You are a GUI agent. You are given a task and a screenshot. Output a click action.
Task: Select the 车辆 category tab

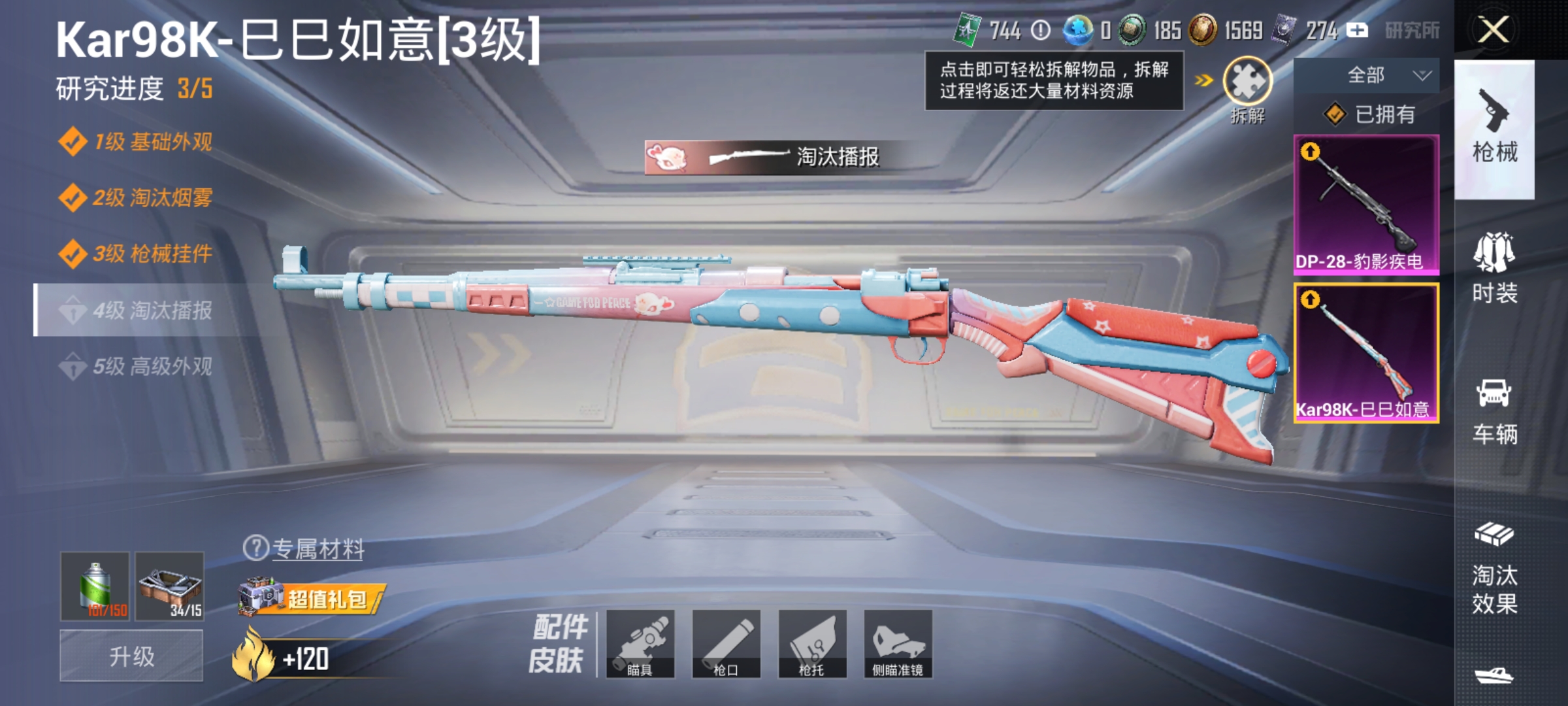[x=1494, y=411]
